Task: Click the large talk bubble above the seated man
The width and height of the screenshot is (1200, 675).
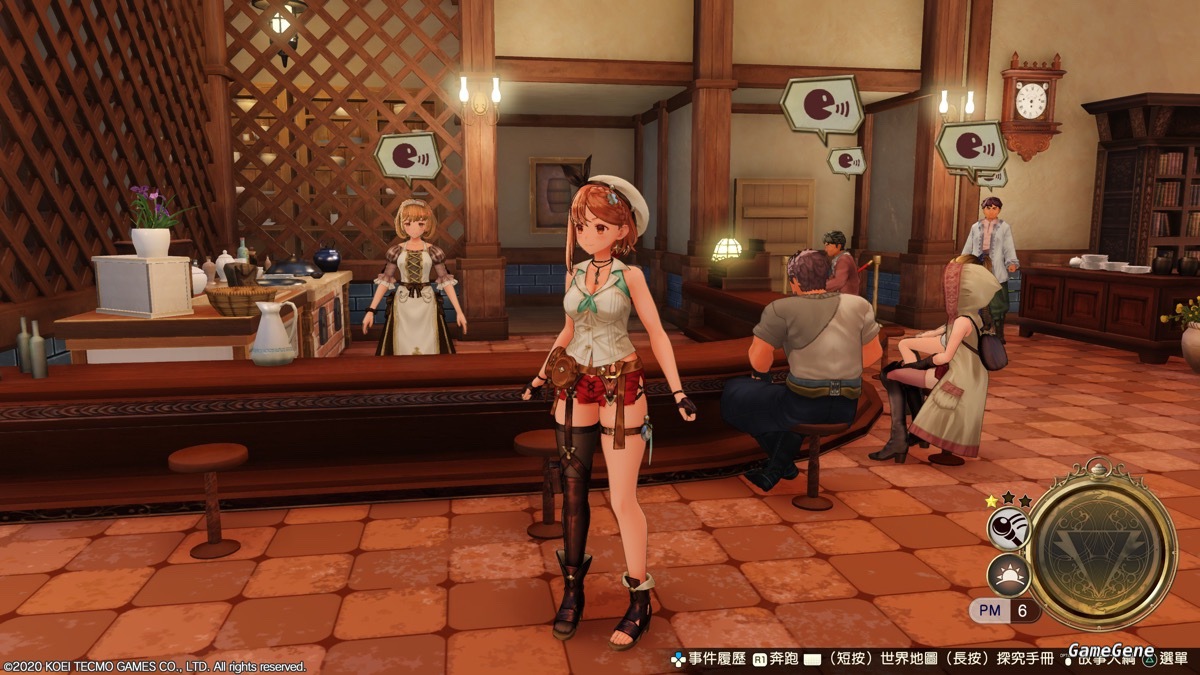Action: [x=821, y=104]
